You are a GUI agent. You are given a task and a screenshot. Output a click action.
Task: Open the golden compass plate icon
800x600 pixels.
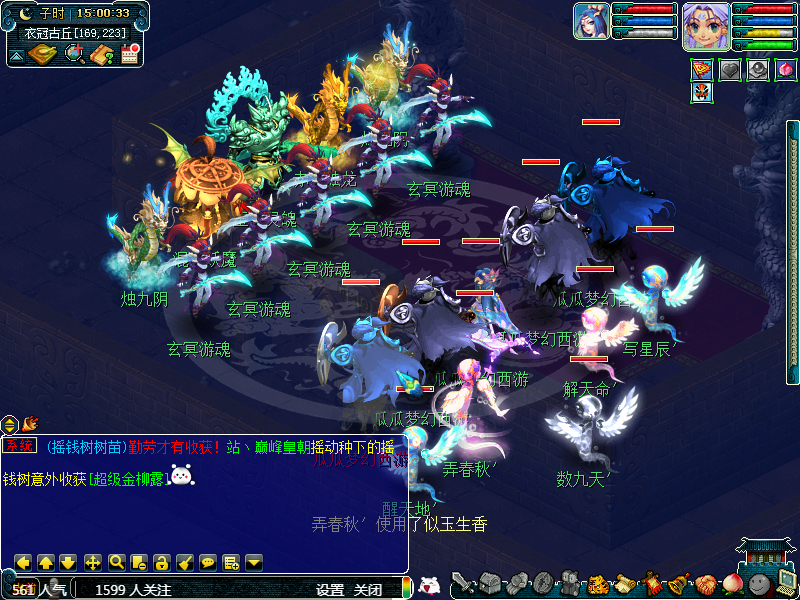pyautogui.click(x=43, y=54)
